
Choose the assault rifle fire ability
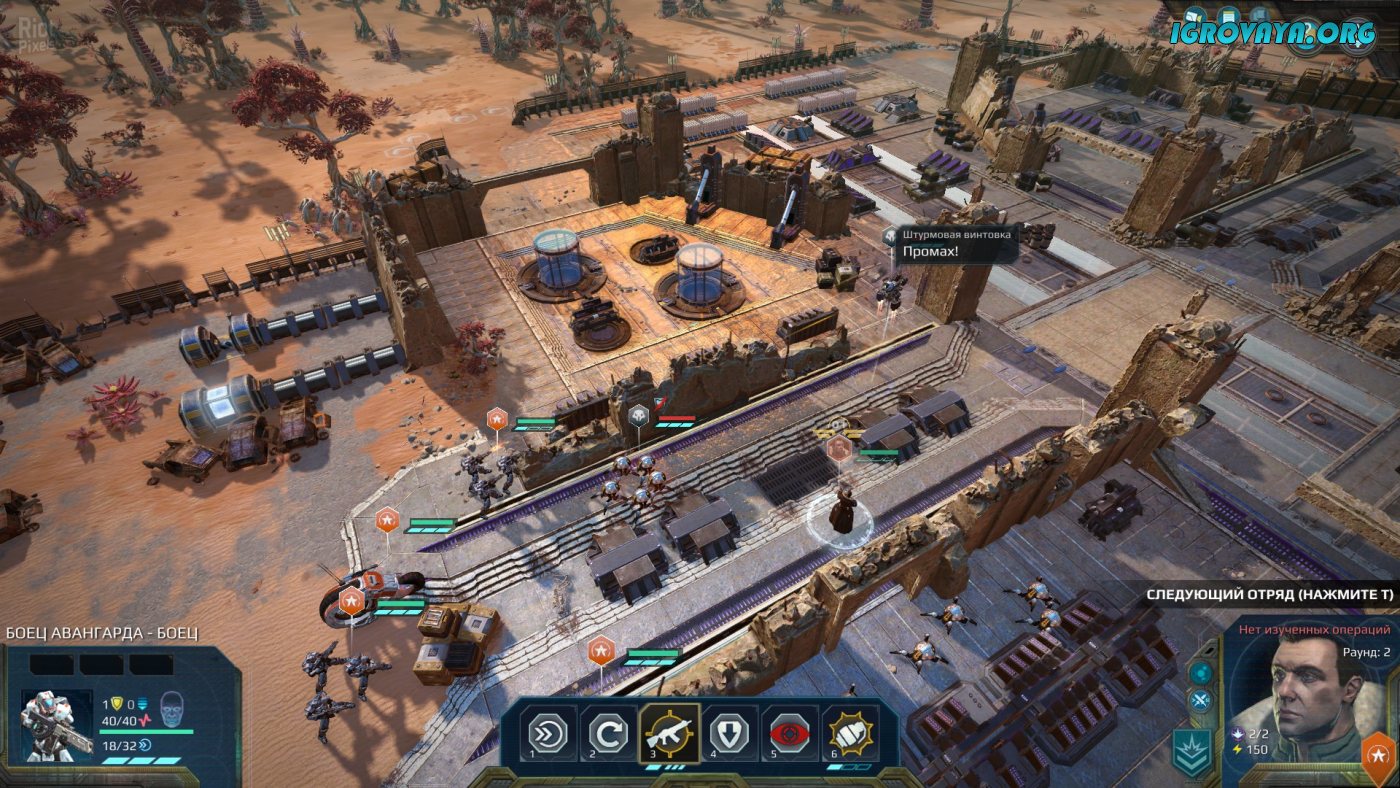[670, 735]
